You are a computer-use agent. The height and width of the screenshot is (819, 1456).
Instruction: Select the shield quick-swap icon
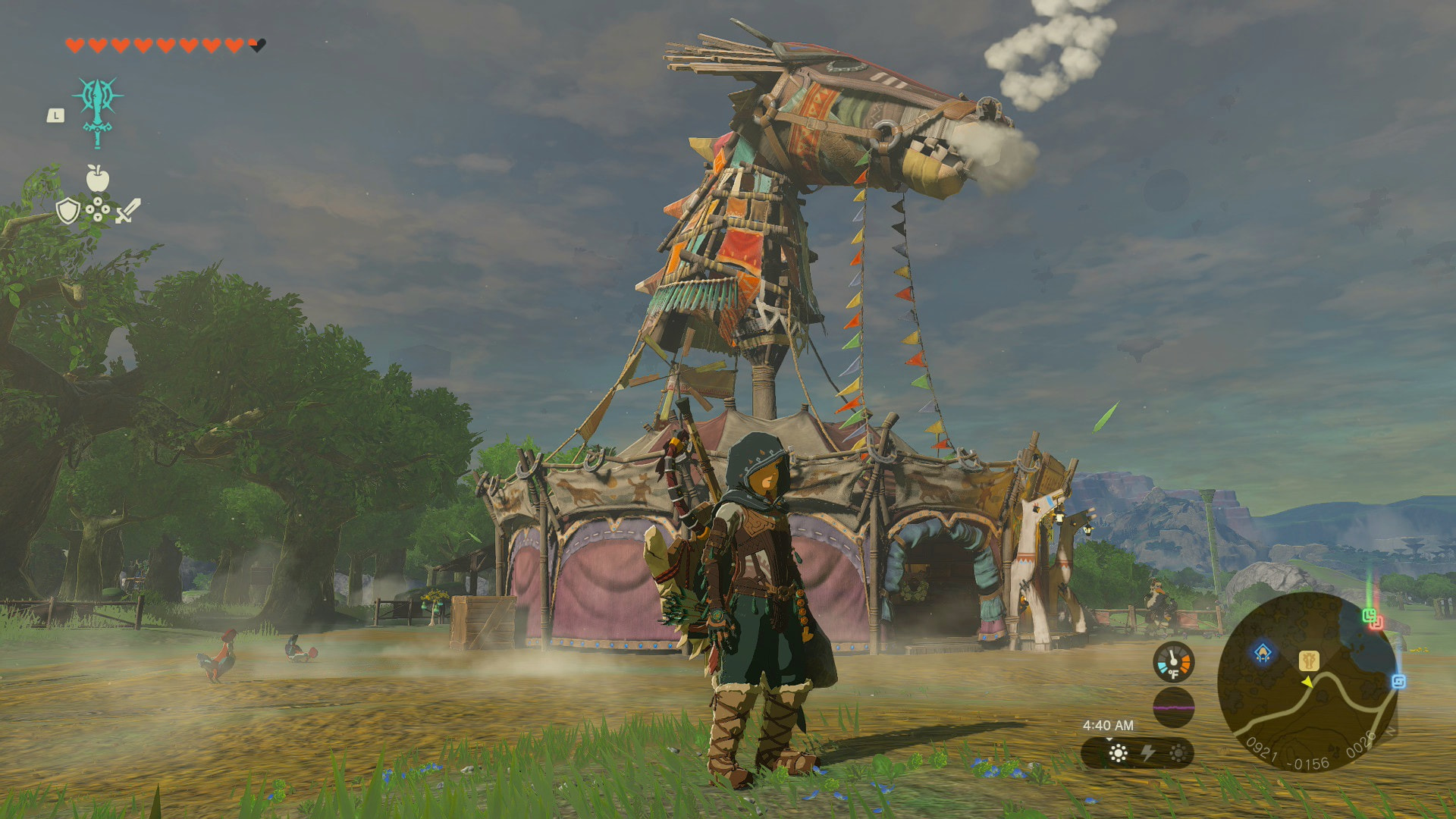click(x=67, y=211)
